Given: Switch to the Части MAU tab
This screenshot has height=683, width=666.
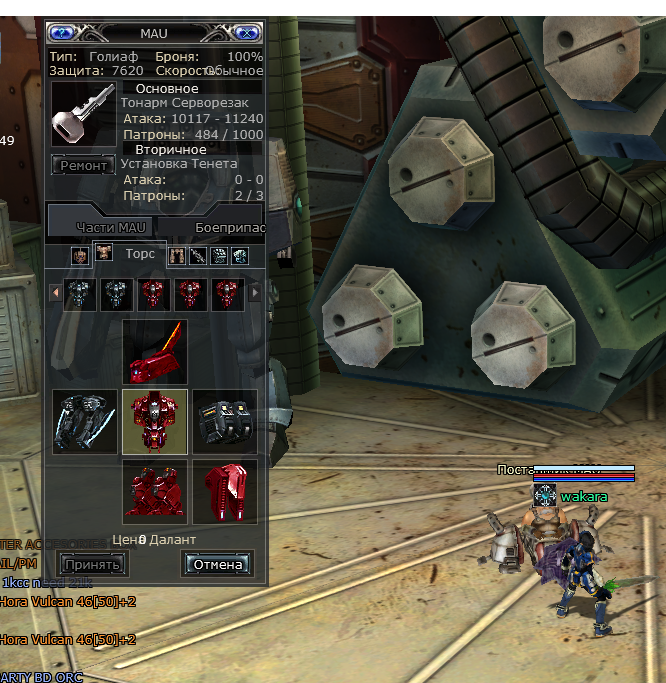Looking at the screenshot, I should pyautogui.click(x=110, y=227).
